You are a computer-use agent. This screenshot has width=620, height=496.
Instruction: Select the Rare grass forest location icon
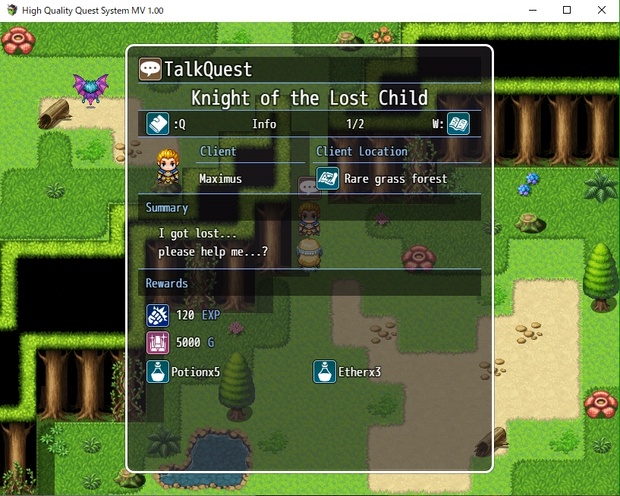point(327,179)
